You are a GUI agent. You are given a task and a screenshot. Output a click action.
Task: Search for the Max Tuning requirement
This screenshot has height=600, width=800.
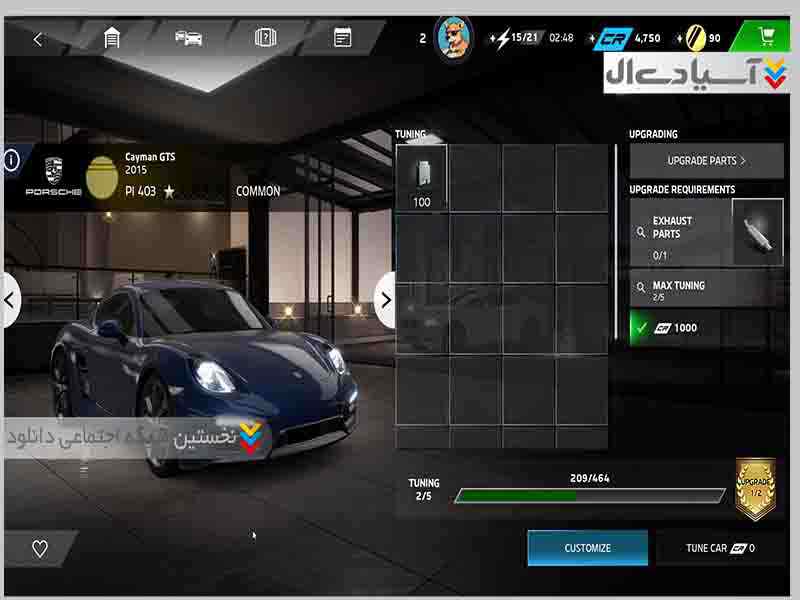point(641,289)
